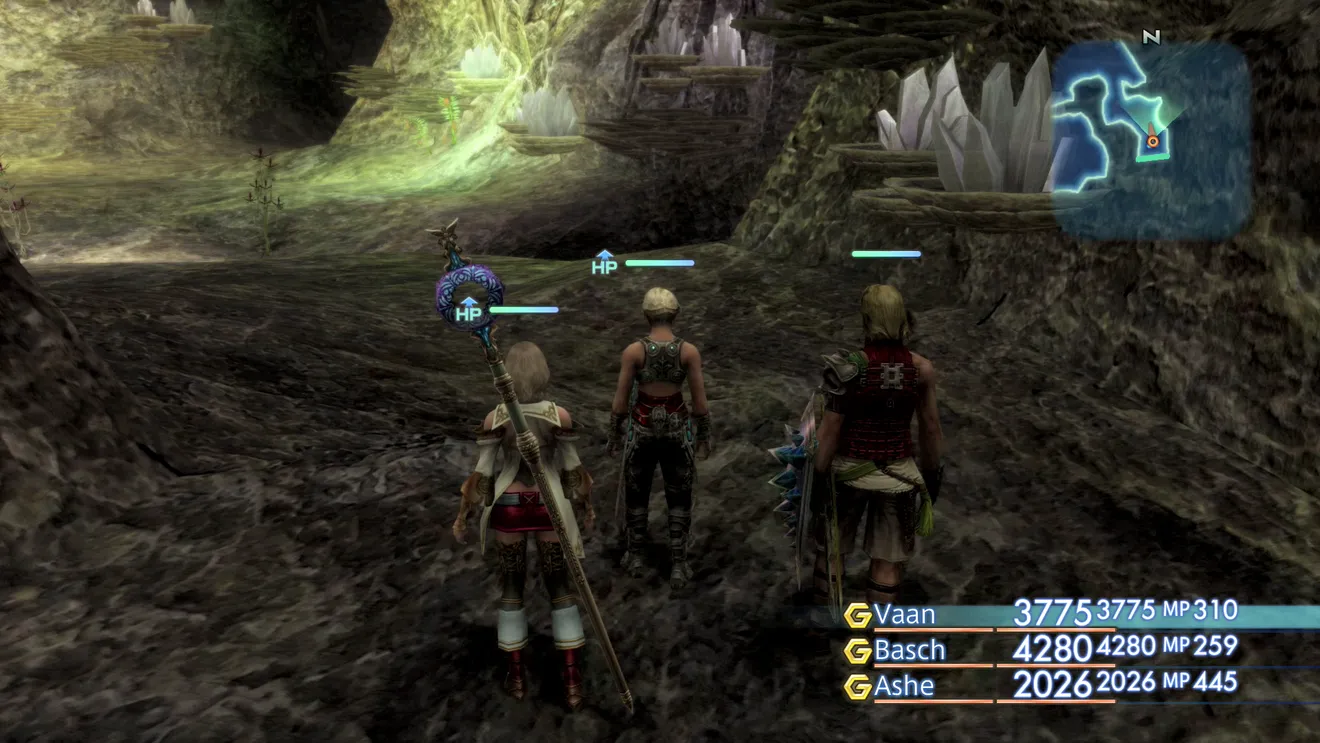Image resolution: width=1320 pixels, height=743 pixels.
Task: Pick Ashe from the party list
Action: pyautogui.click(x=904, y=686)
